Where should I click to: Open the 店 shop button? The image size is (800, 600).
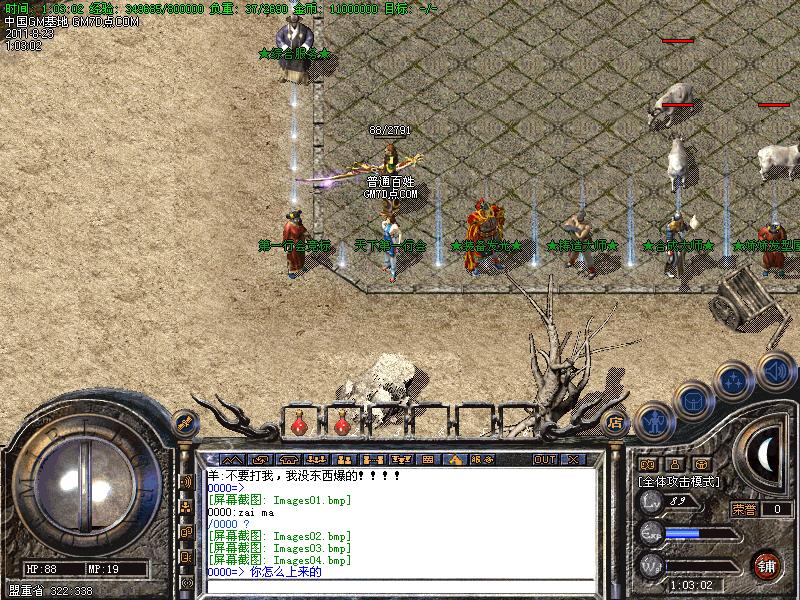pos(615,421)
